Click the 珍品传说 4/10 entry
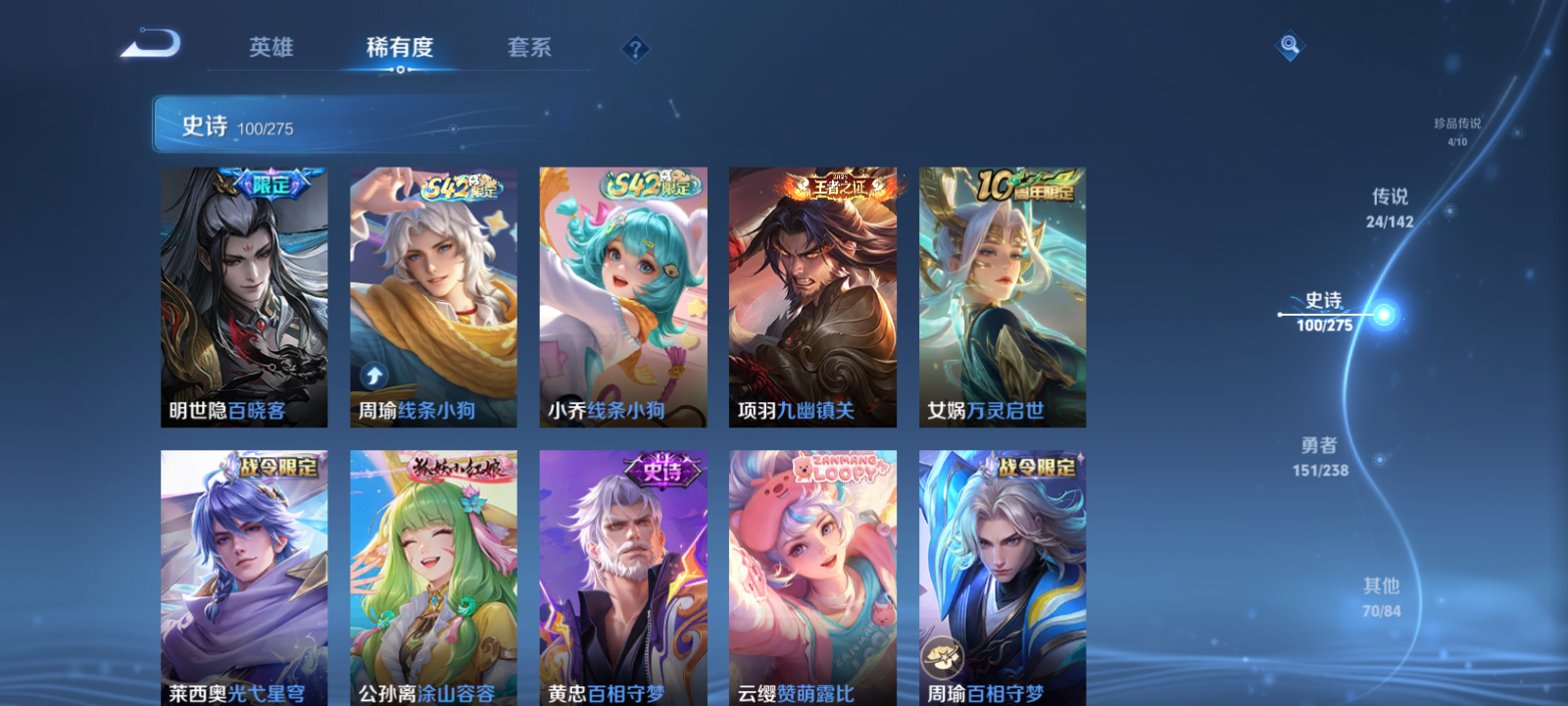This screenshot has height=706, width=1568. click(1456, 132)
